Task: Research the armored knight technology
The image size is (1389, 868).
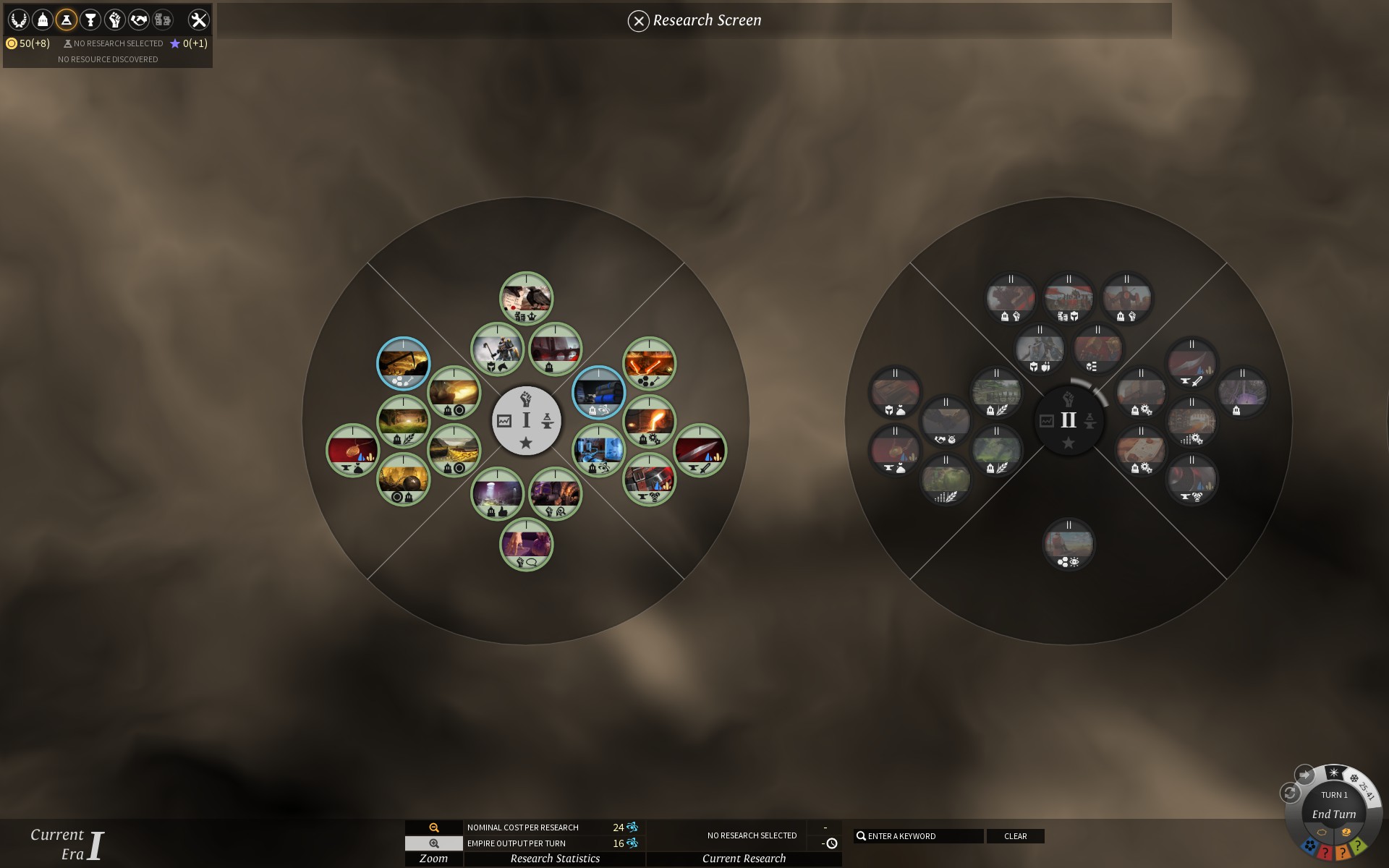Action: coord(498,349)
